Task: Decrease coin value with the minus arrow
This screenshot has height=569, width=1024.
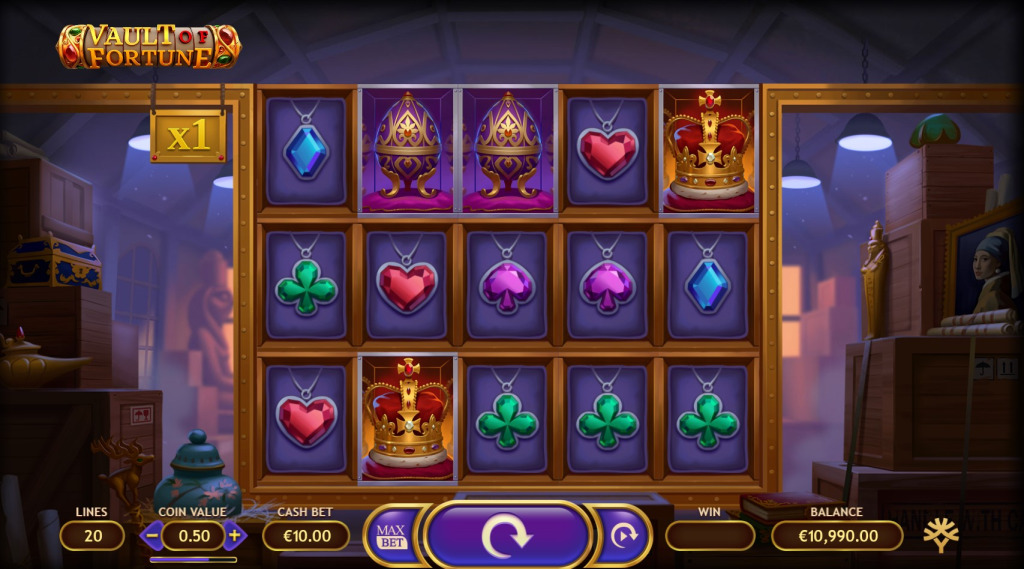Action: 152,535
